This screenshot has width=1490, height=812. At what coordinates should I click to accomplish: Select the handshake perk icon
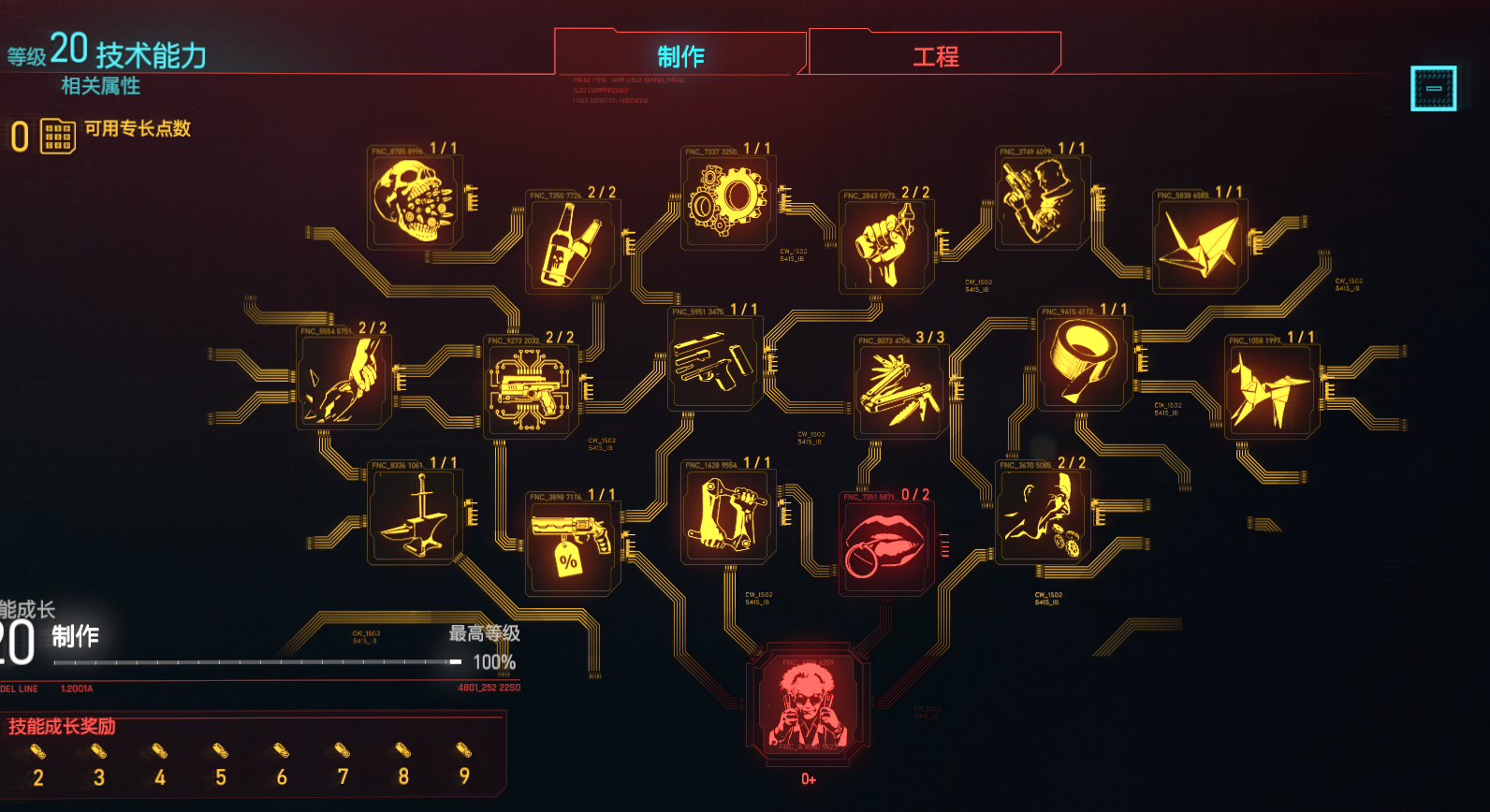pos(343,381)
